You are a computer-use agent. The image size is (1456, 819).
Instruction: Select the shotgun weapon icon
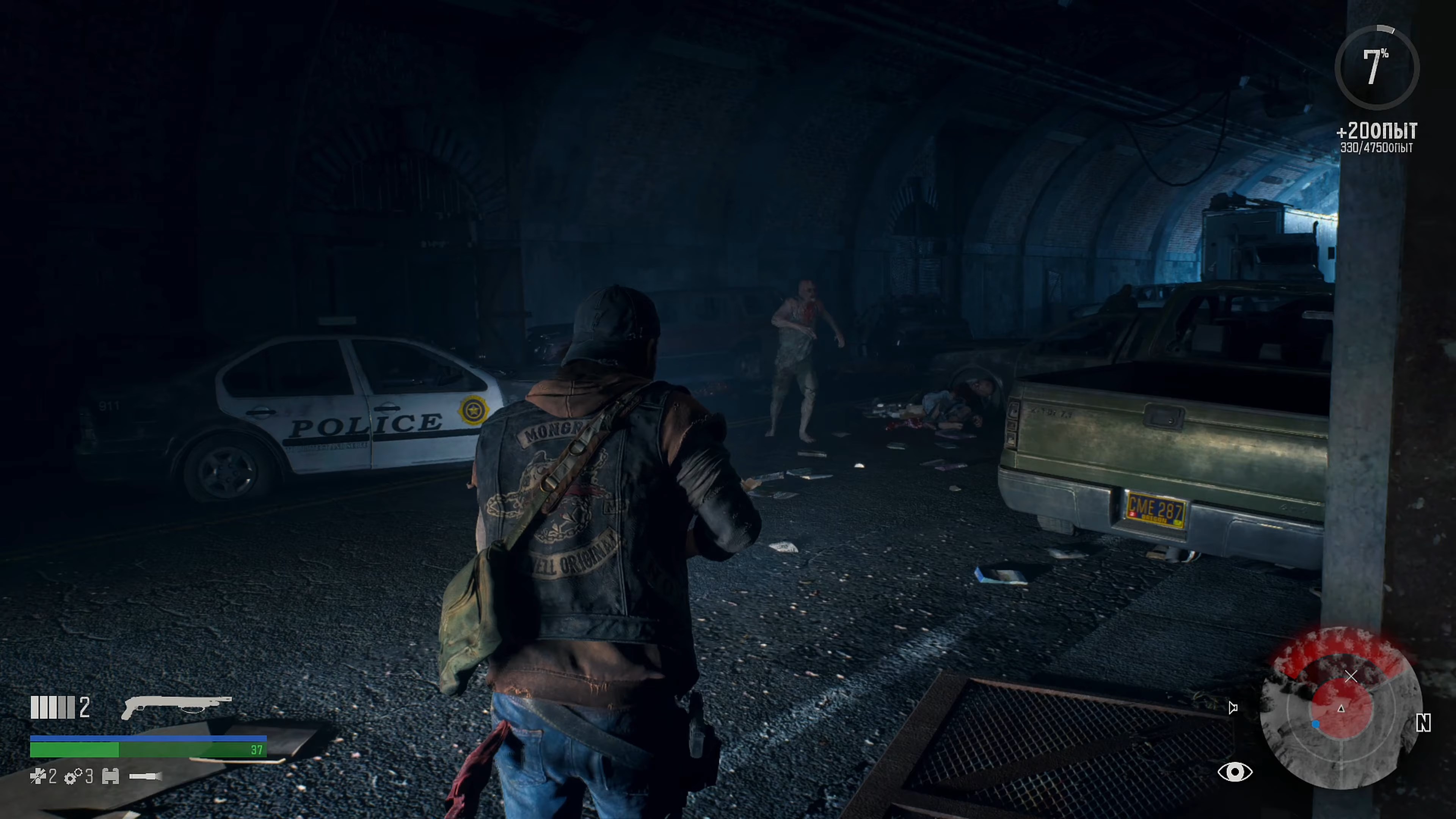176,707
